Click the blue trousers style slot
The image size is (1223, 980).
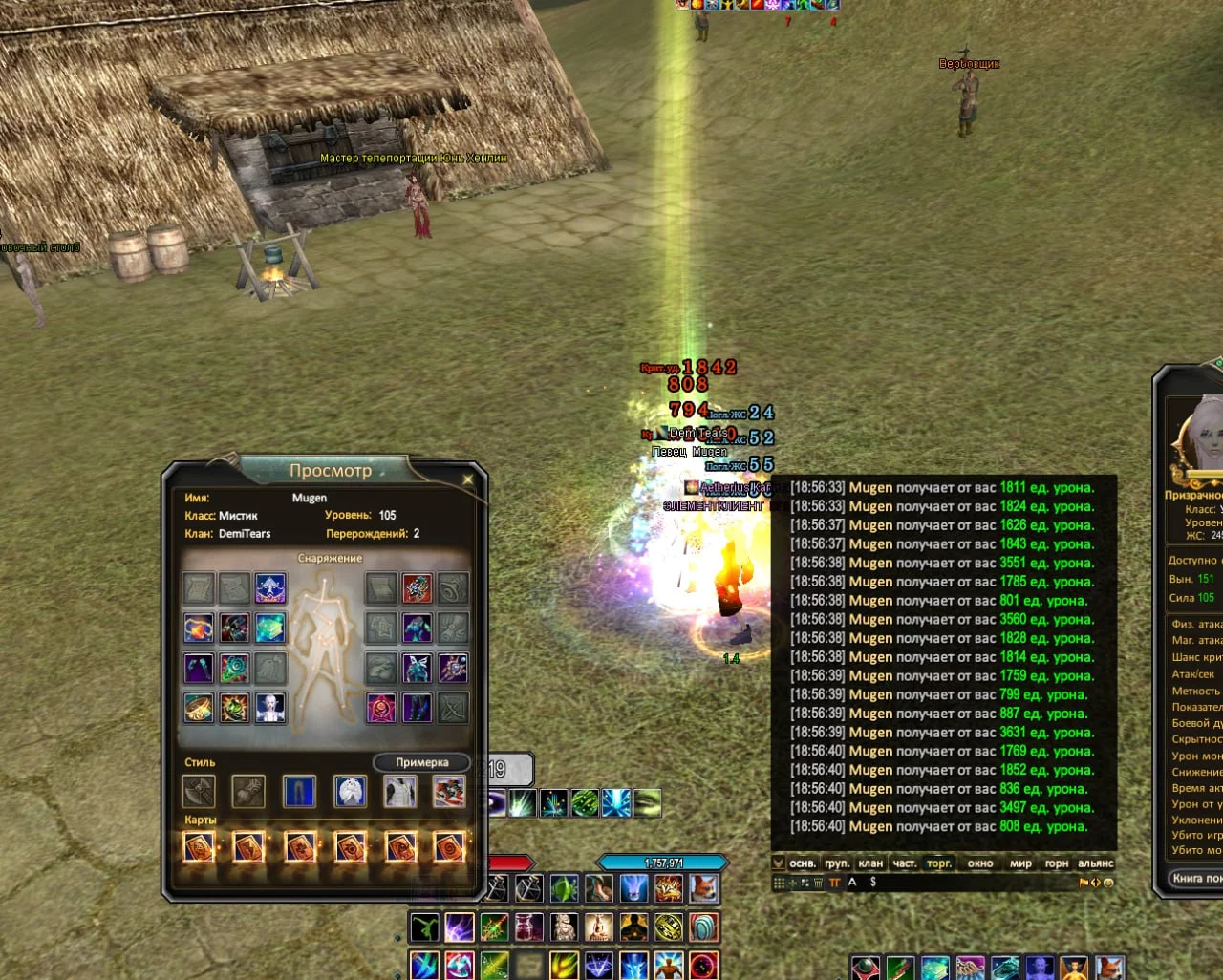299,791
